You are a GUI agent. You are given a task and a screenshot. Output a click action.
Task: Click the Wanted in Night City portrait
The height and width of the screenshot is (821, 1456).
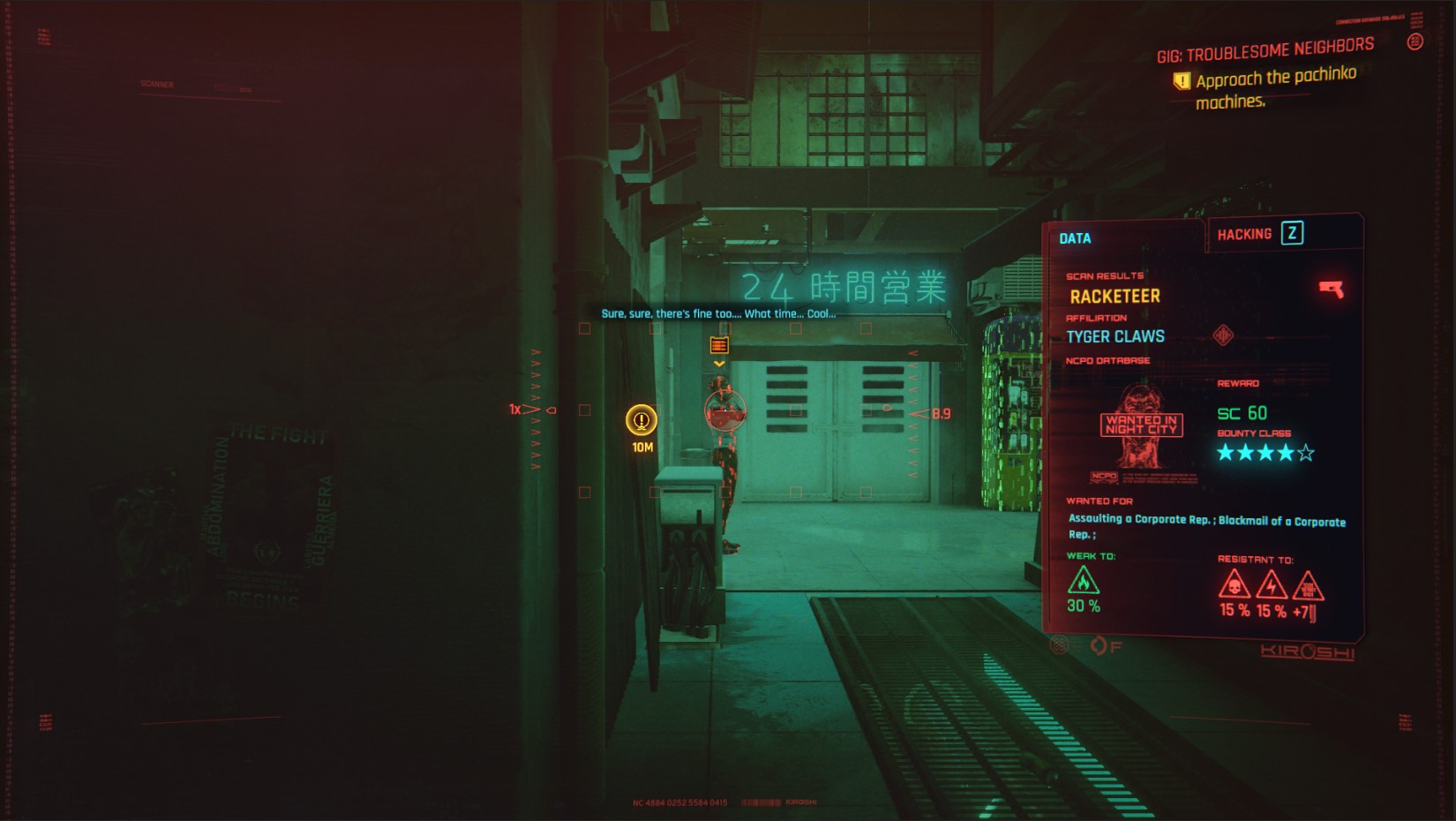click(1141, 426)
